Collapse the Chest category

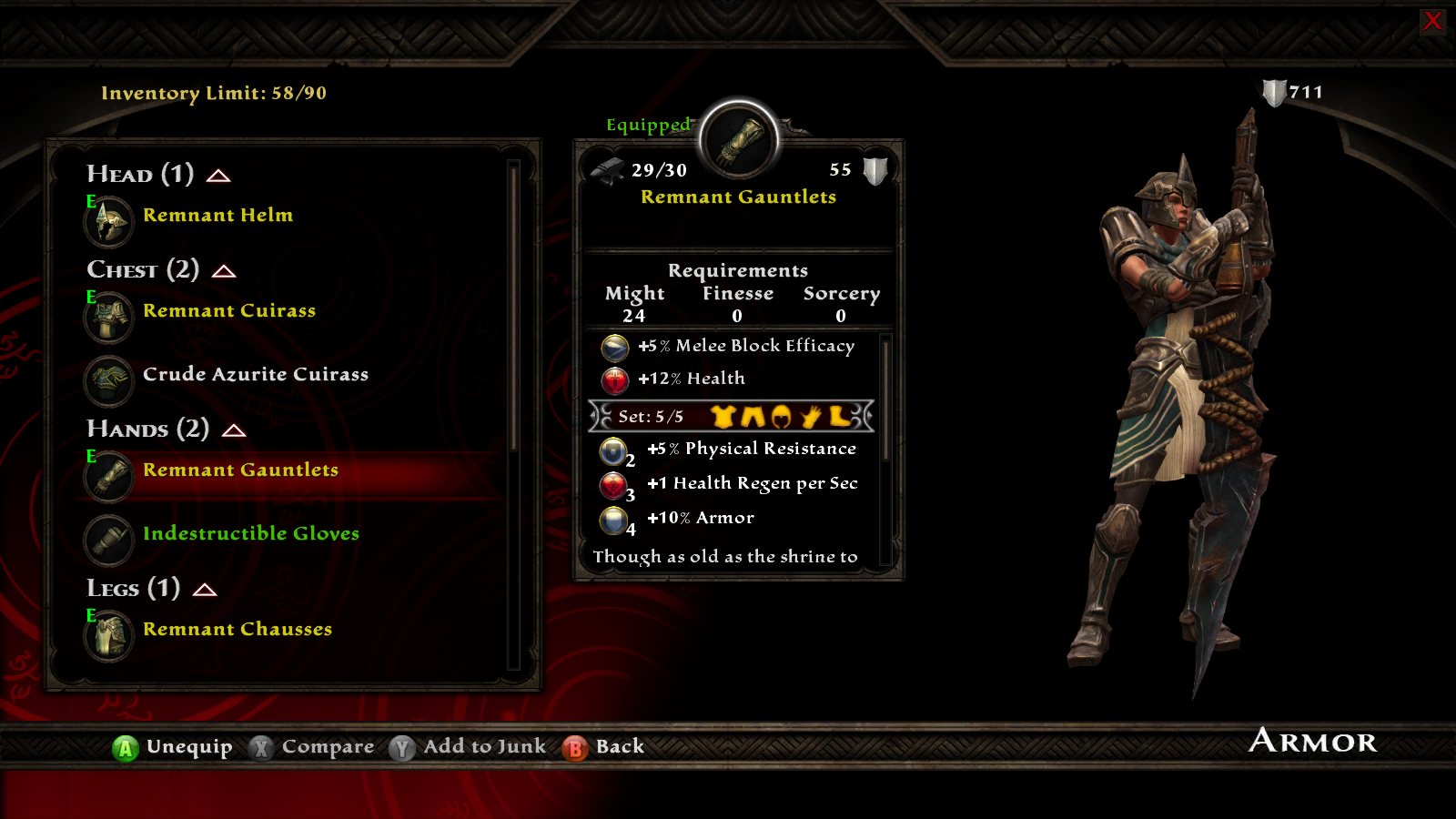[224, 271]
